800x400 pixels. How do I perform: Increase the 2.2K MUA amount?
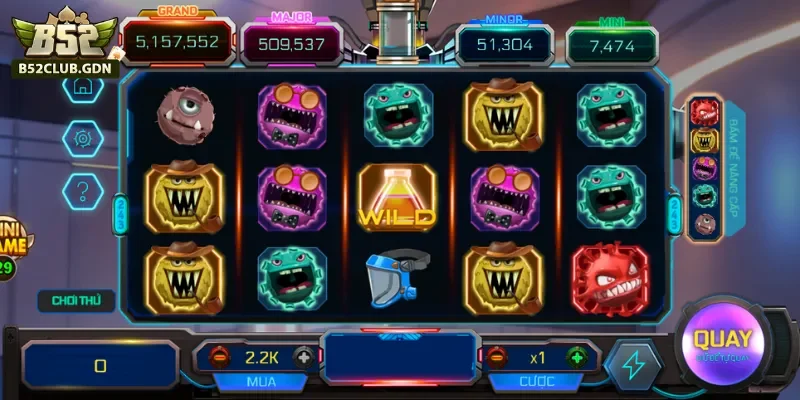pos(302,357)
